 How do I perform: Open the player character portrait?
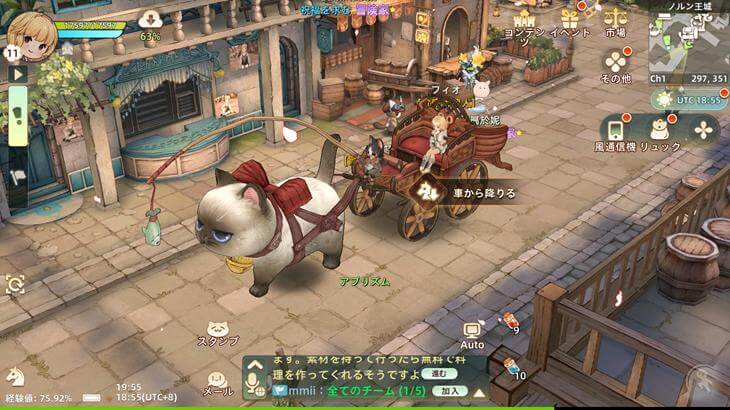tap(31, 33)
